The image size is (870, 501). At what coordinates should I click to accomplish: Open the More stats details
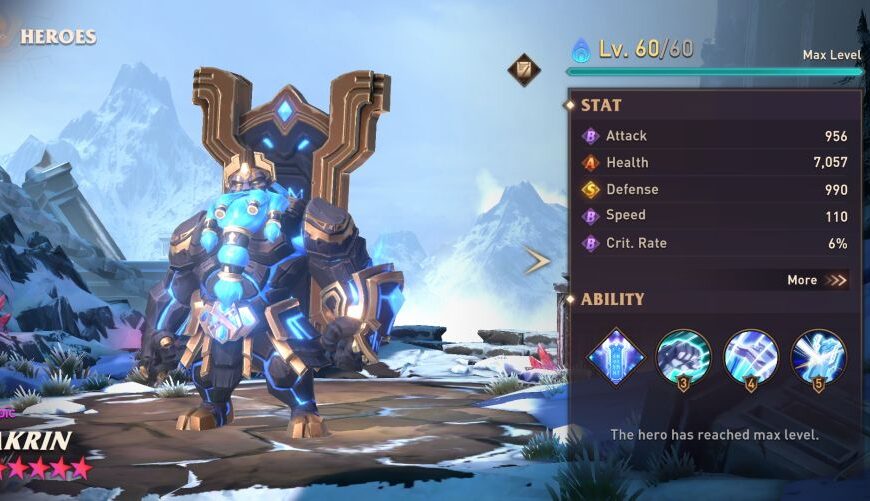[x=817, y=280]
